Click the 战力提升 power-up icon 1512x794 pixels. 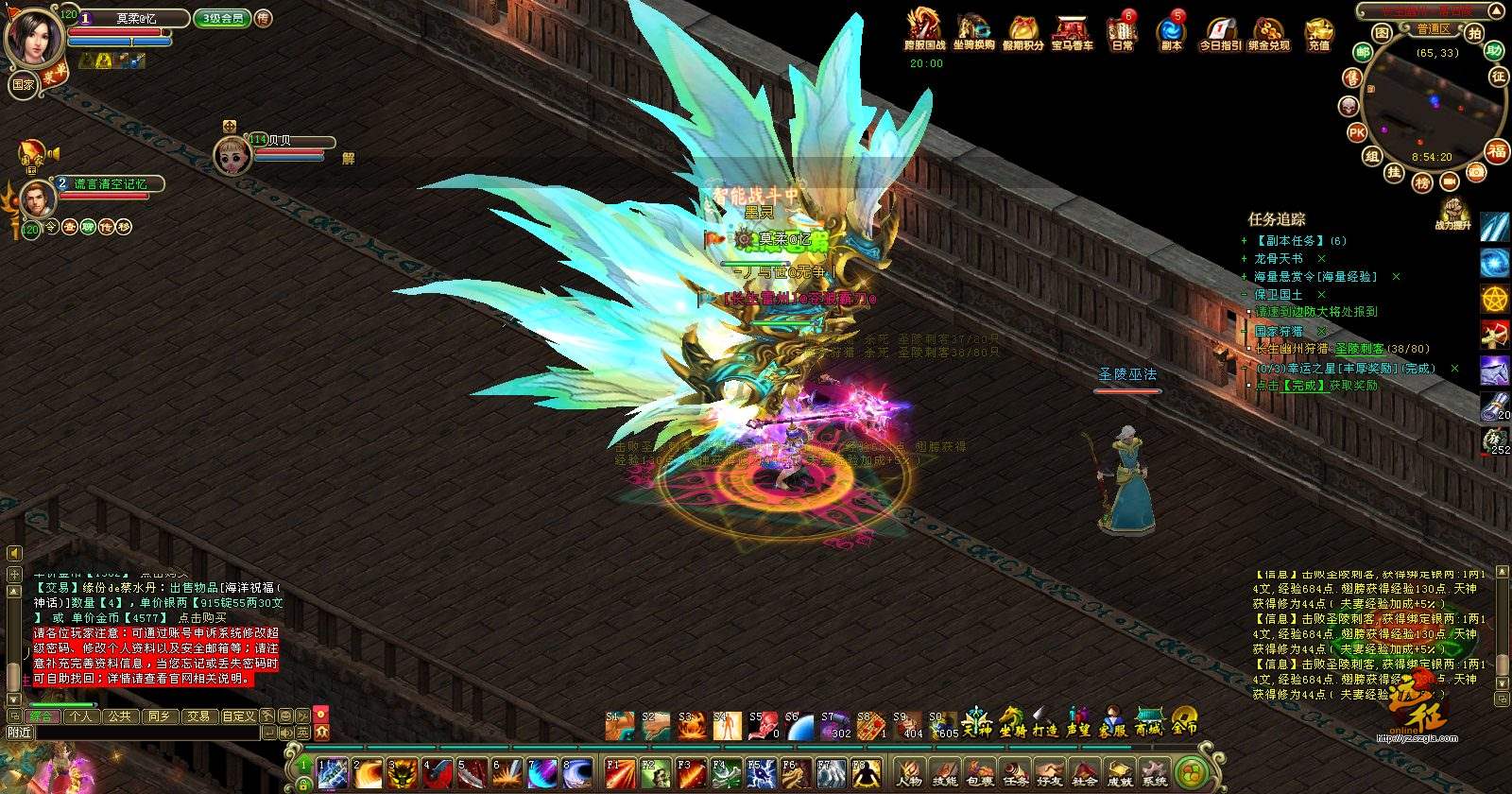(1452, 214)
